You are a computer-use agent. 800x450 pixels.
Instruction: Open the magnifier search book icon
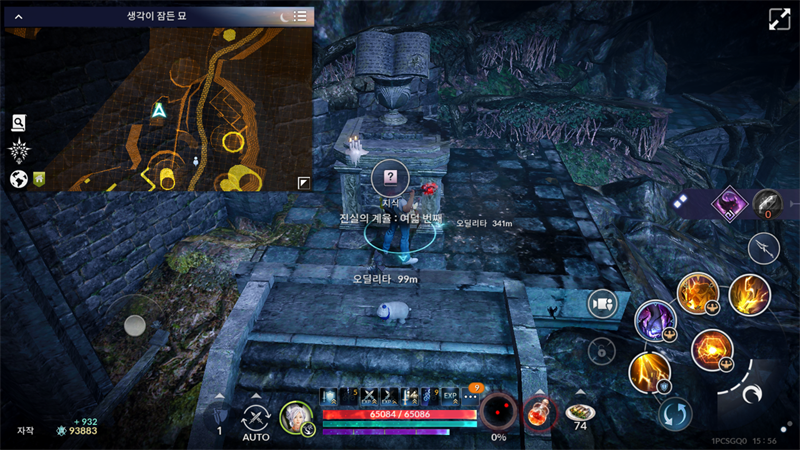click(x=18, y=123)
